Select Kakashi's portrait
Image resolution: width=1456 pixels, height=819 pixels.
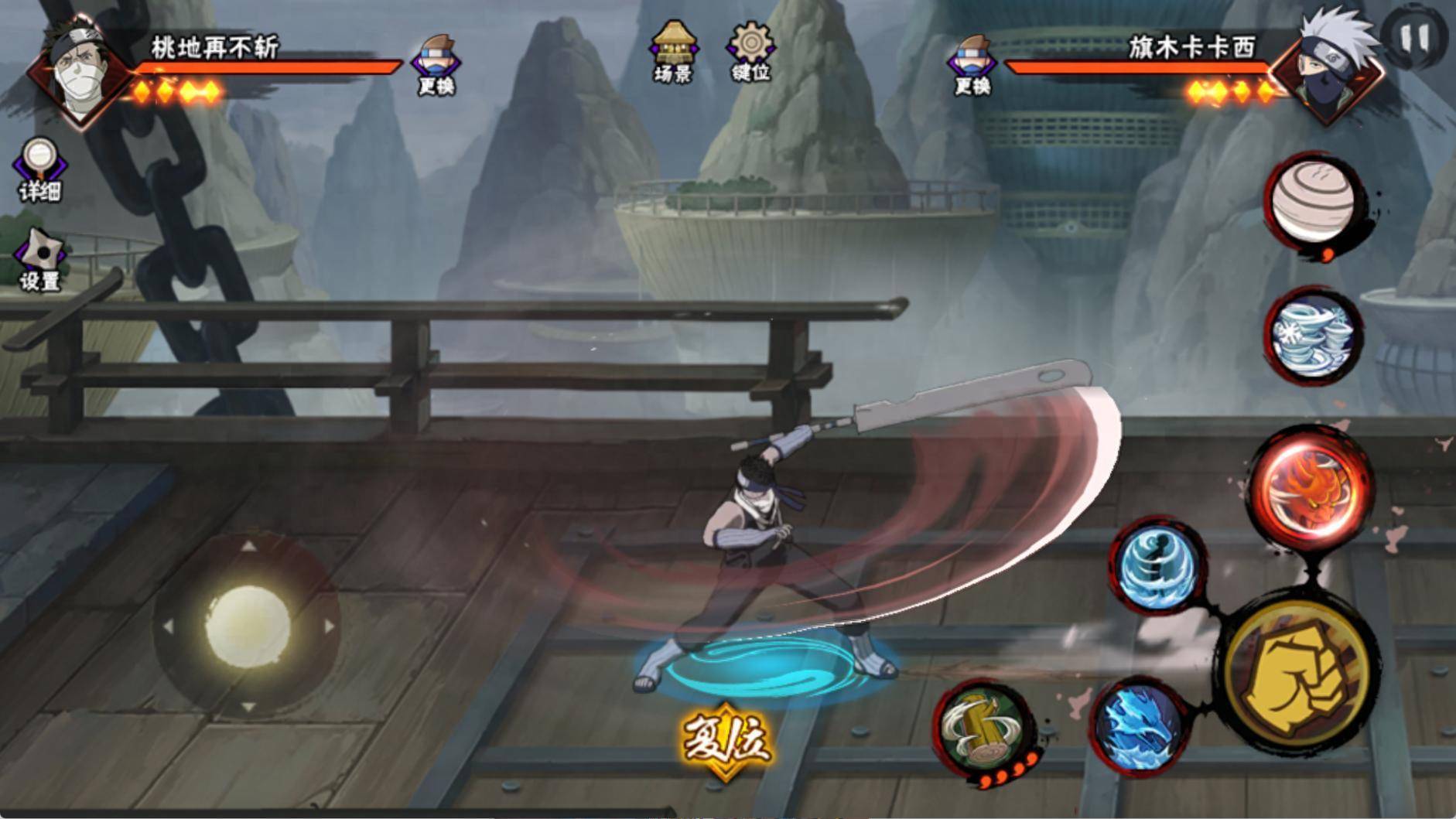point(1326,70)
